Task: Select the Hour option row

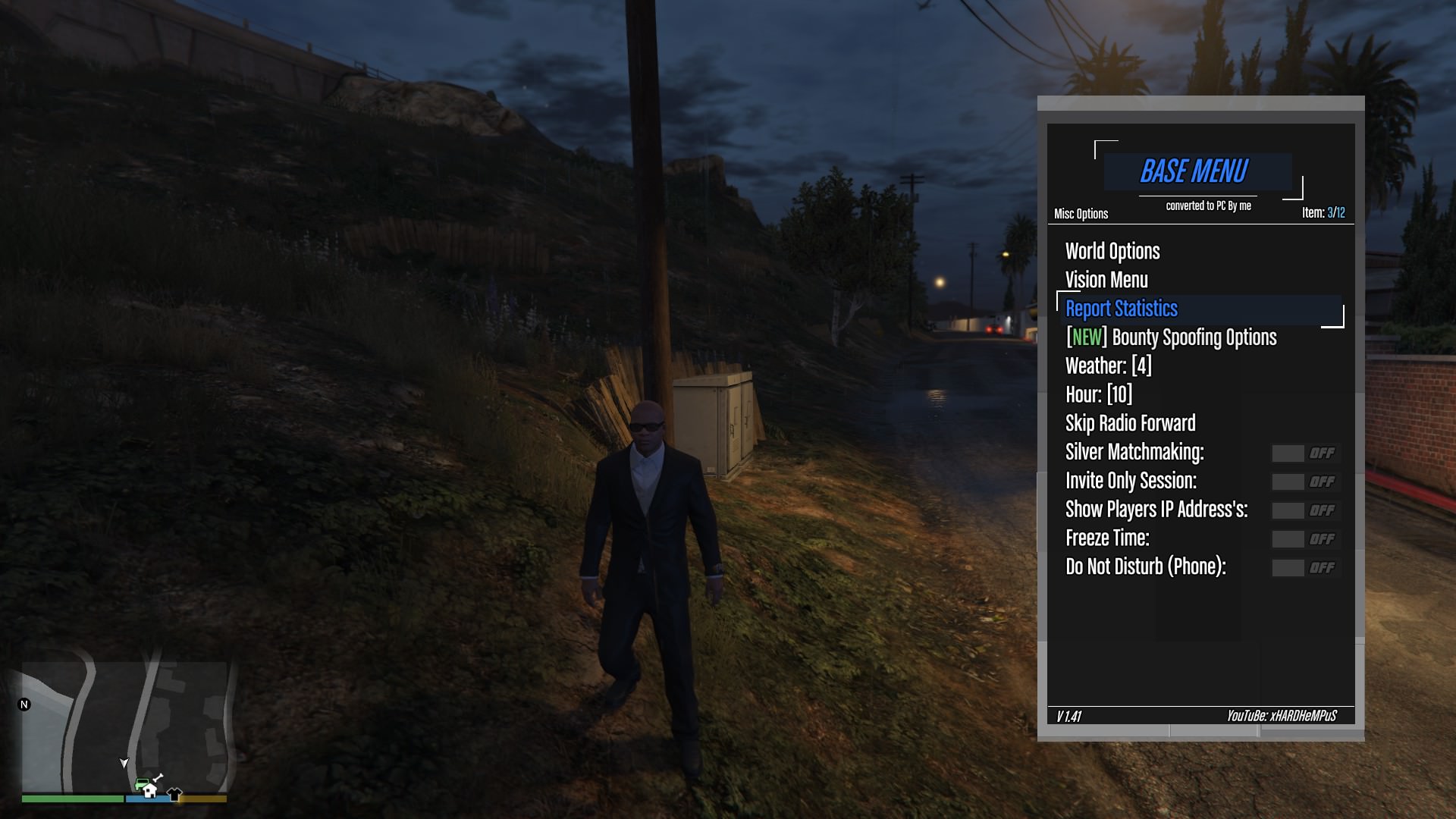Action: point(1098,395)
